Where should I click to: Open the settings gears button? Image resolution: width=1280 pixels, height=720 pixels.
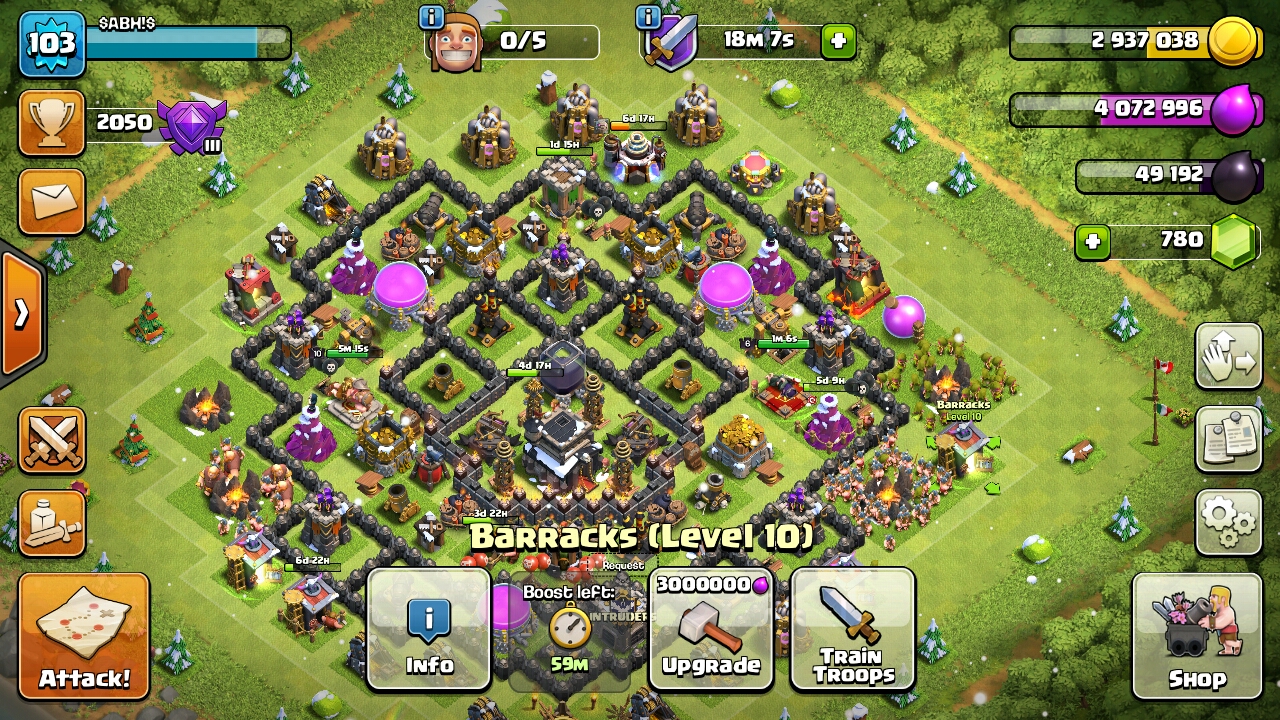coord(1228,521)
